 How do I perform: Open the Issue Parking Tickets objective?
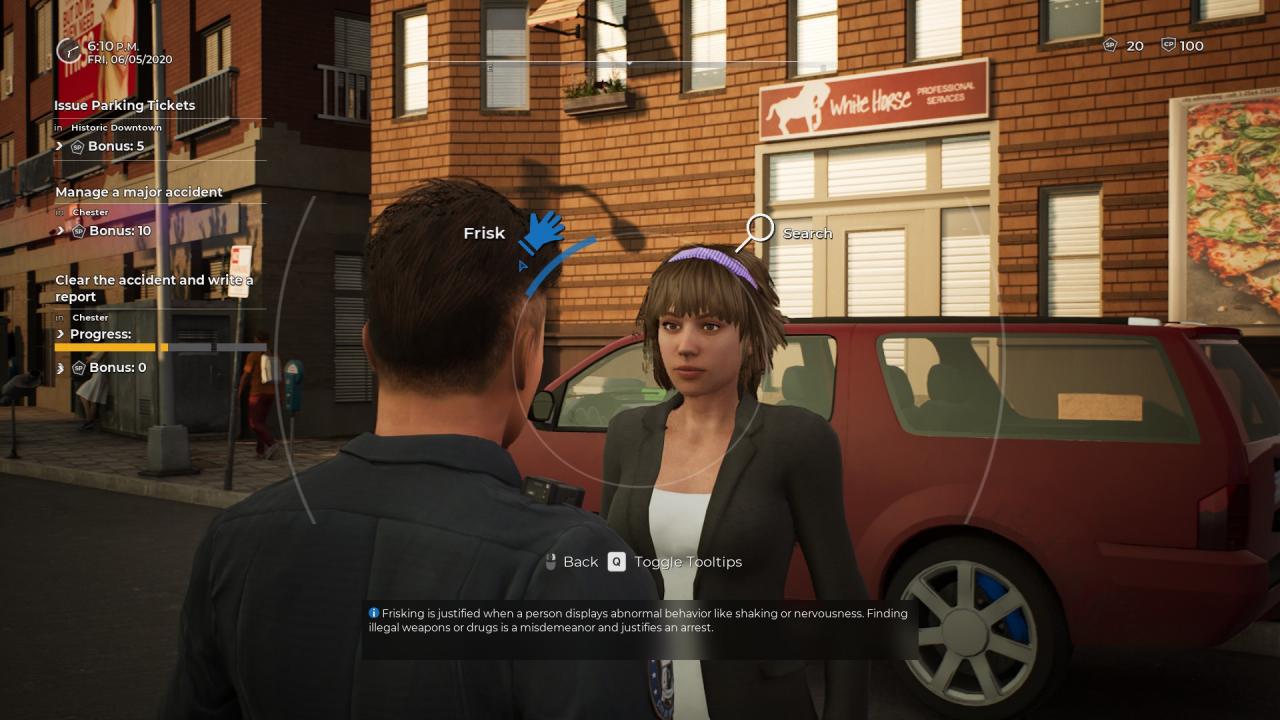coord(125,105)
